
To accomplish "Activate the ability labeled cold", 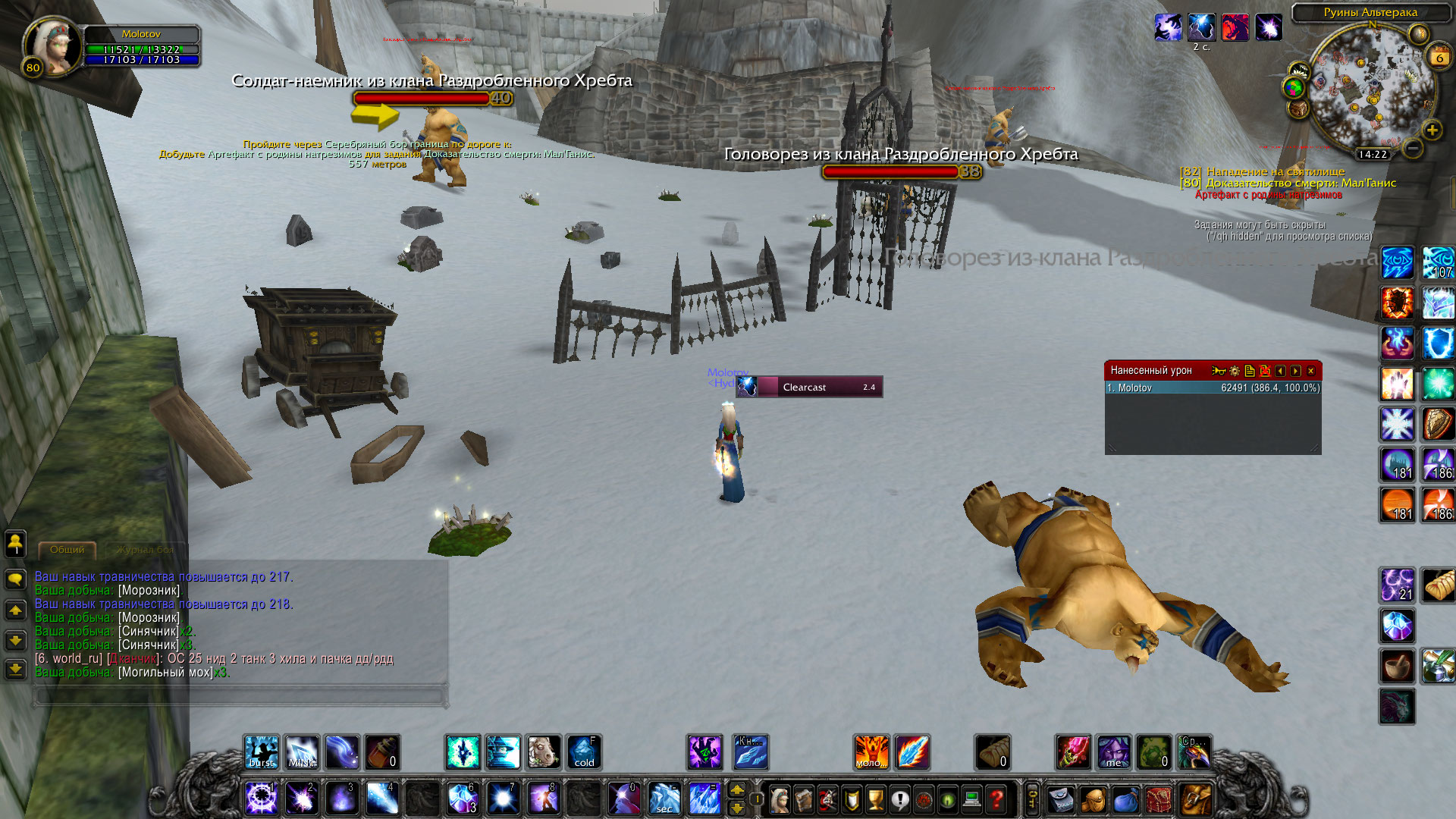I will [584, 752].
